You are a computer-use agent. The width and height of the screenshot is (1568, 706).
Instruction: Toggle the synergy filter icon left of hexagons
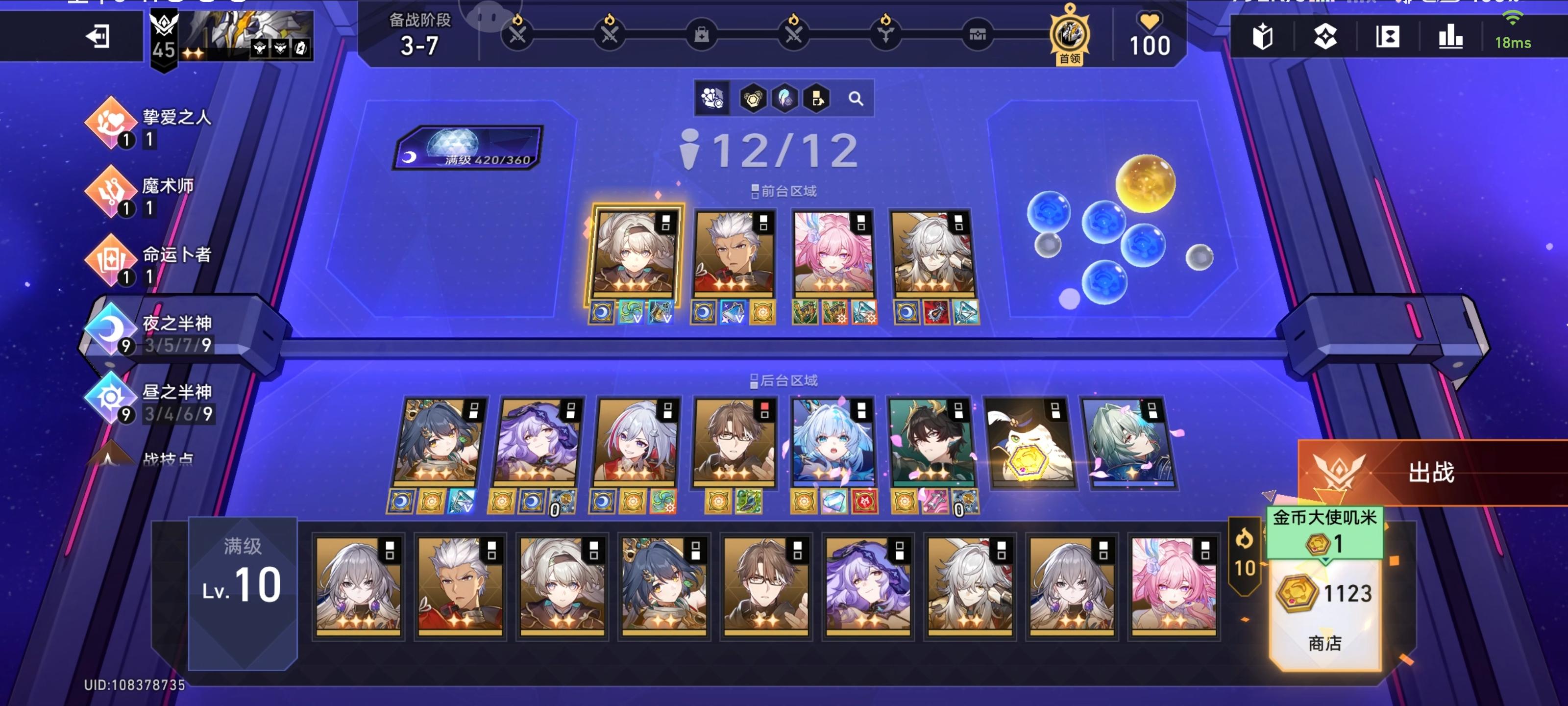712,99
